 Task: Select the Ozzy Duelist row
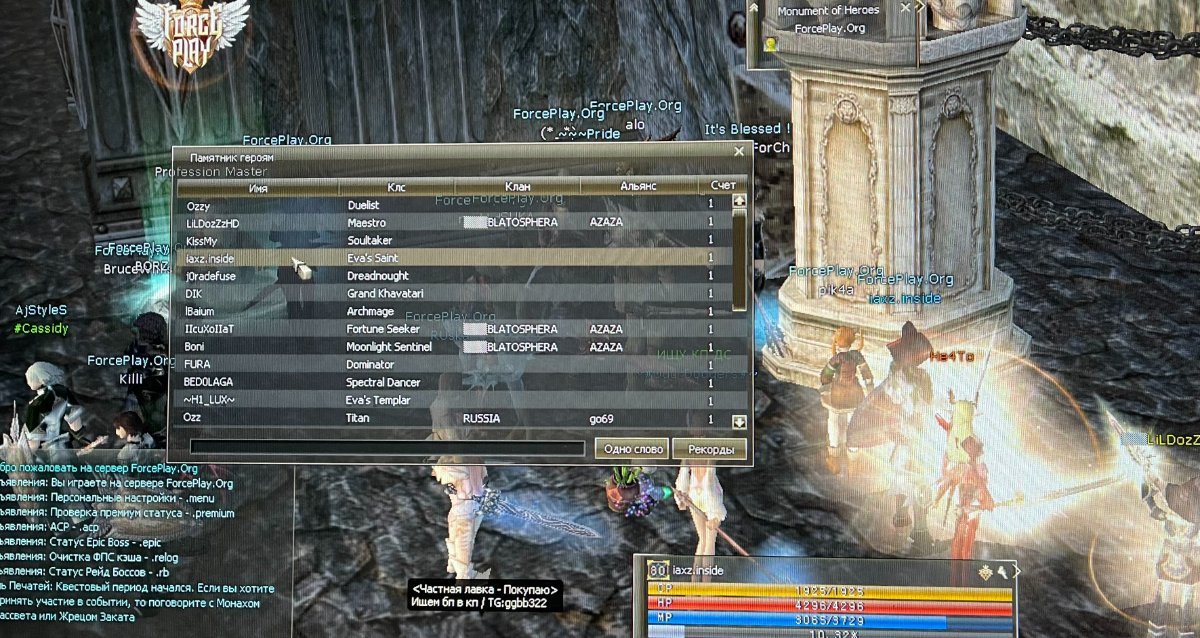click(450, 205)
